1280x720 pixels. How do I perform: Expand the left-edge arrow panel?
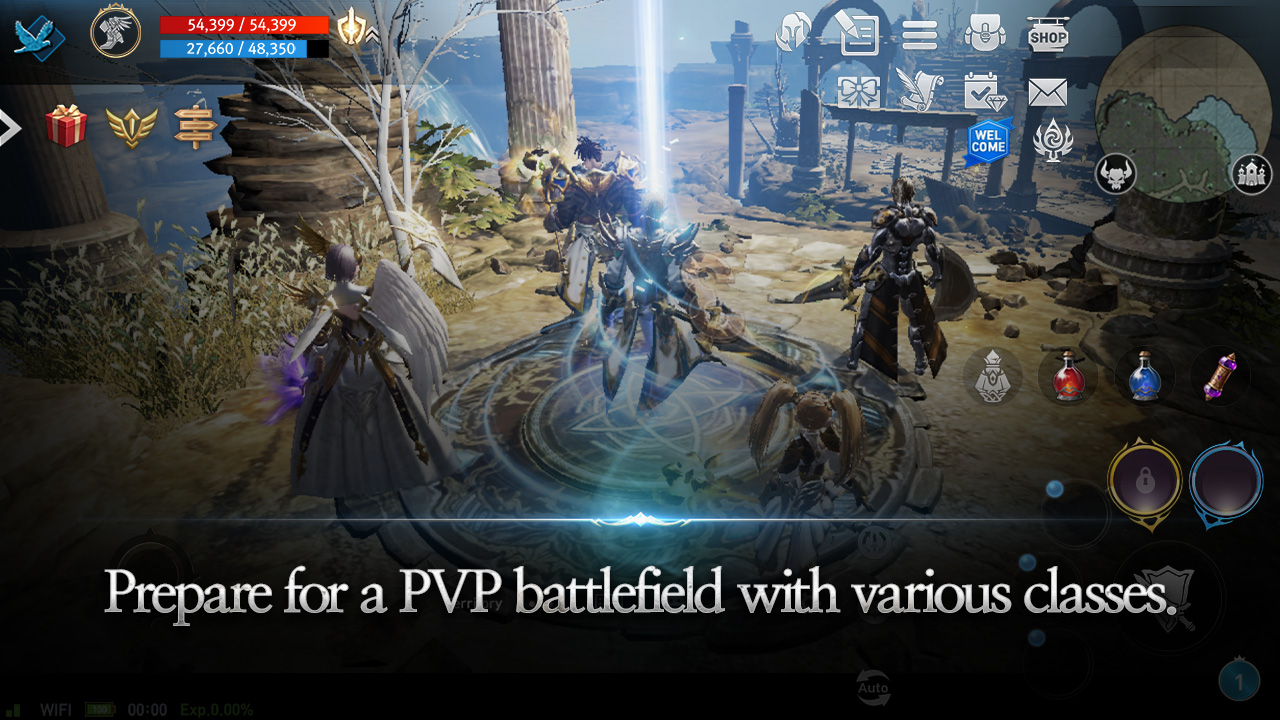point(8,128)
